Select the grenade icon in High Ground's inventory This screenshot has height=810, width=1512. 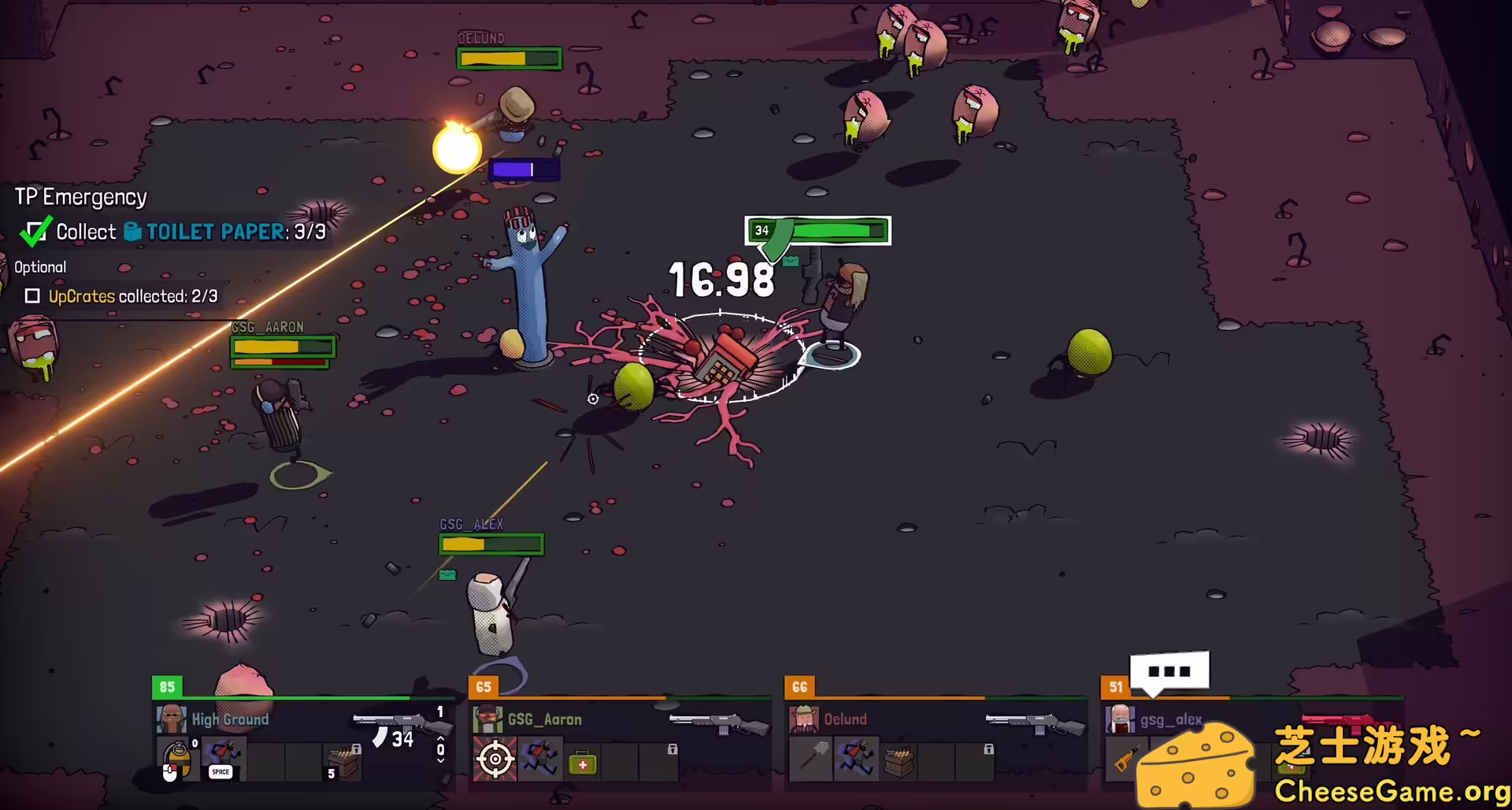177,757
